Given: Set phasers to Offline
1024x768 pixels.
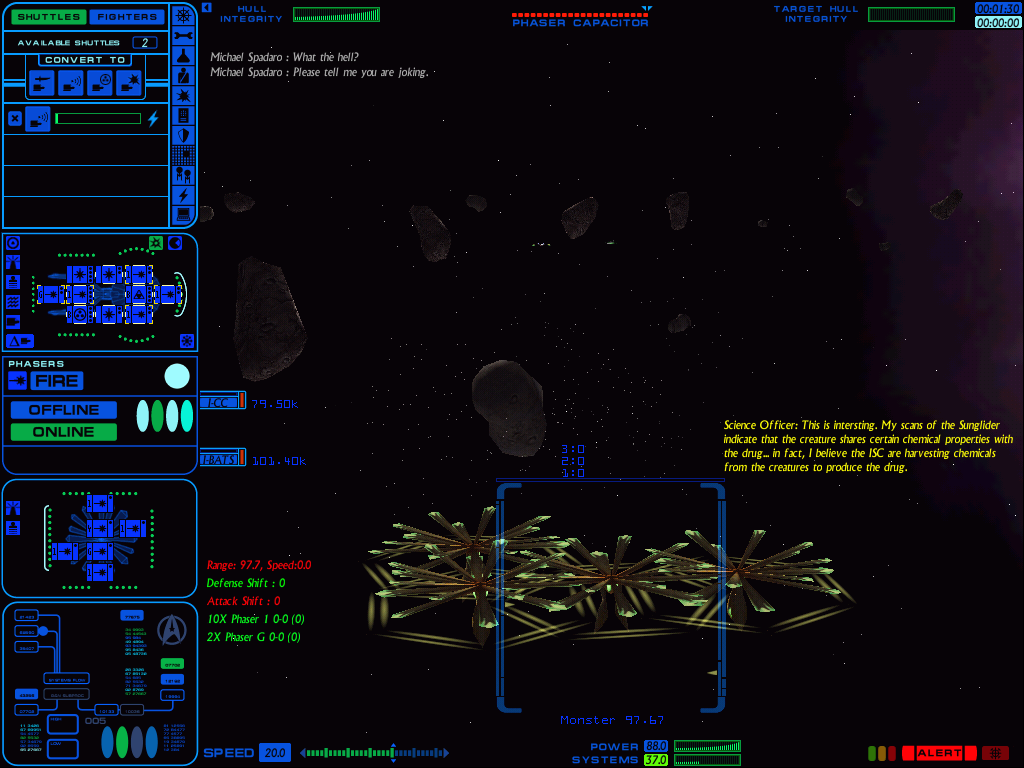Looking at the screenshot, I should pos(63,410).
